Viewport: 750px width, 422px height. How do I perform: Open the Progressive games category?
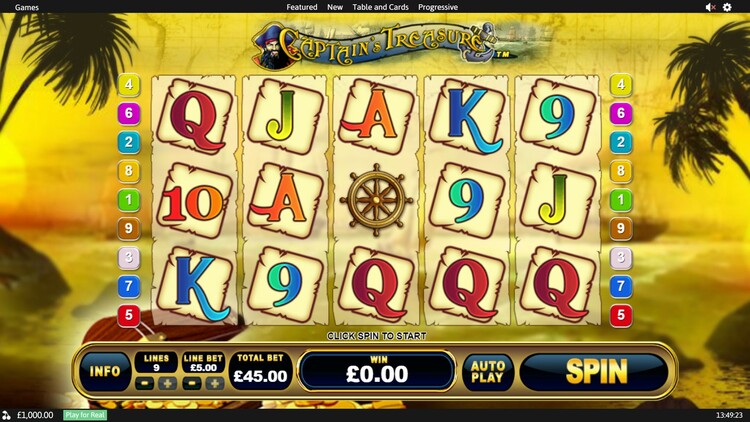click(438, 7)
